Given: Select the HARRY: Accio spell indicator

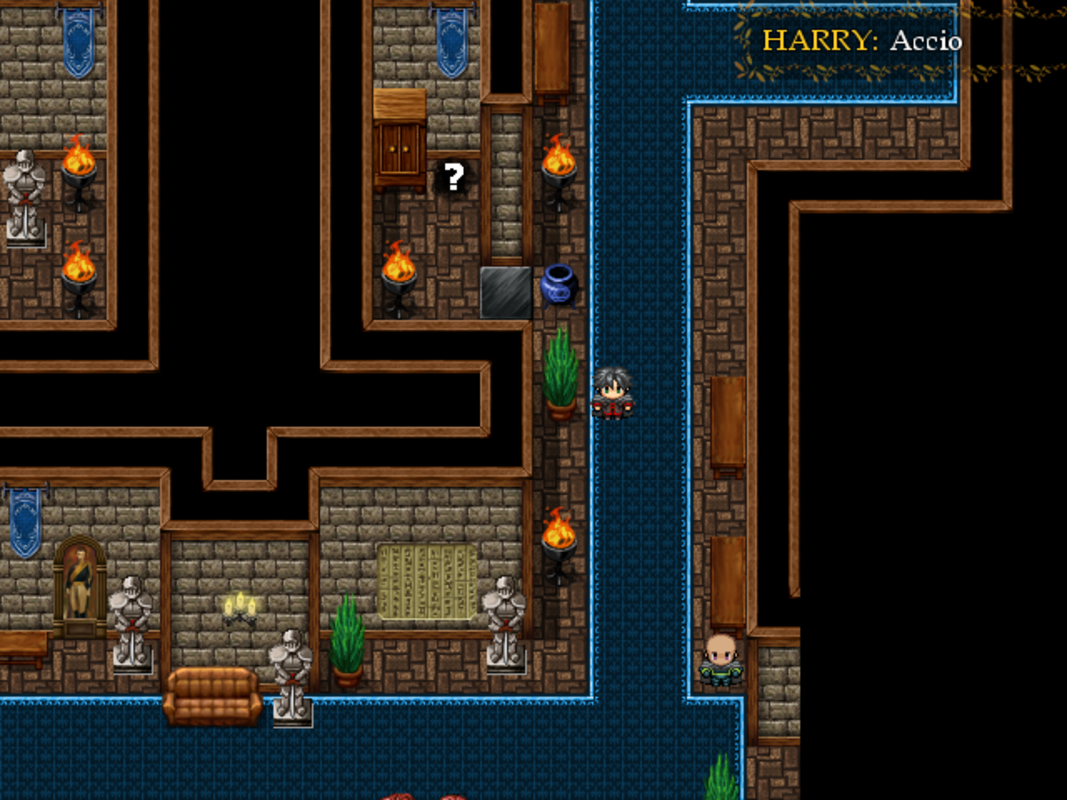Looking at the screenshot, I should (861, 41).
